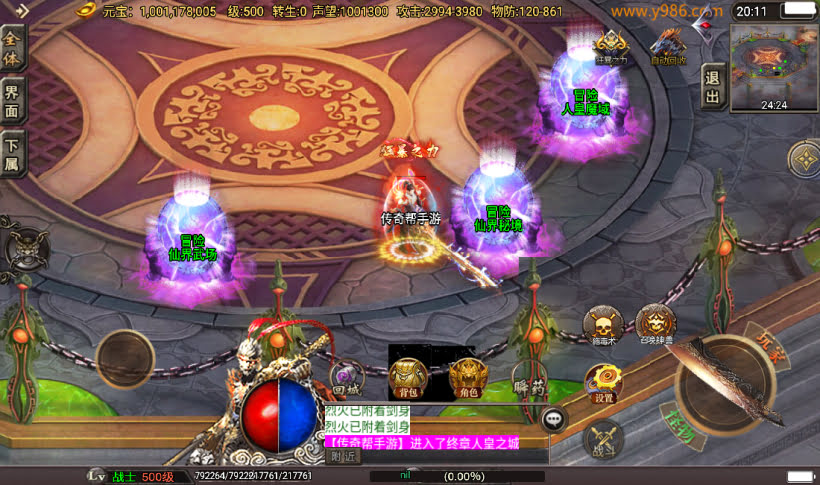Viewport: 820px width, 485px height.
Task: Open the minimap
Action: click(773, 62)
